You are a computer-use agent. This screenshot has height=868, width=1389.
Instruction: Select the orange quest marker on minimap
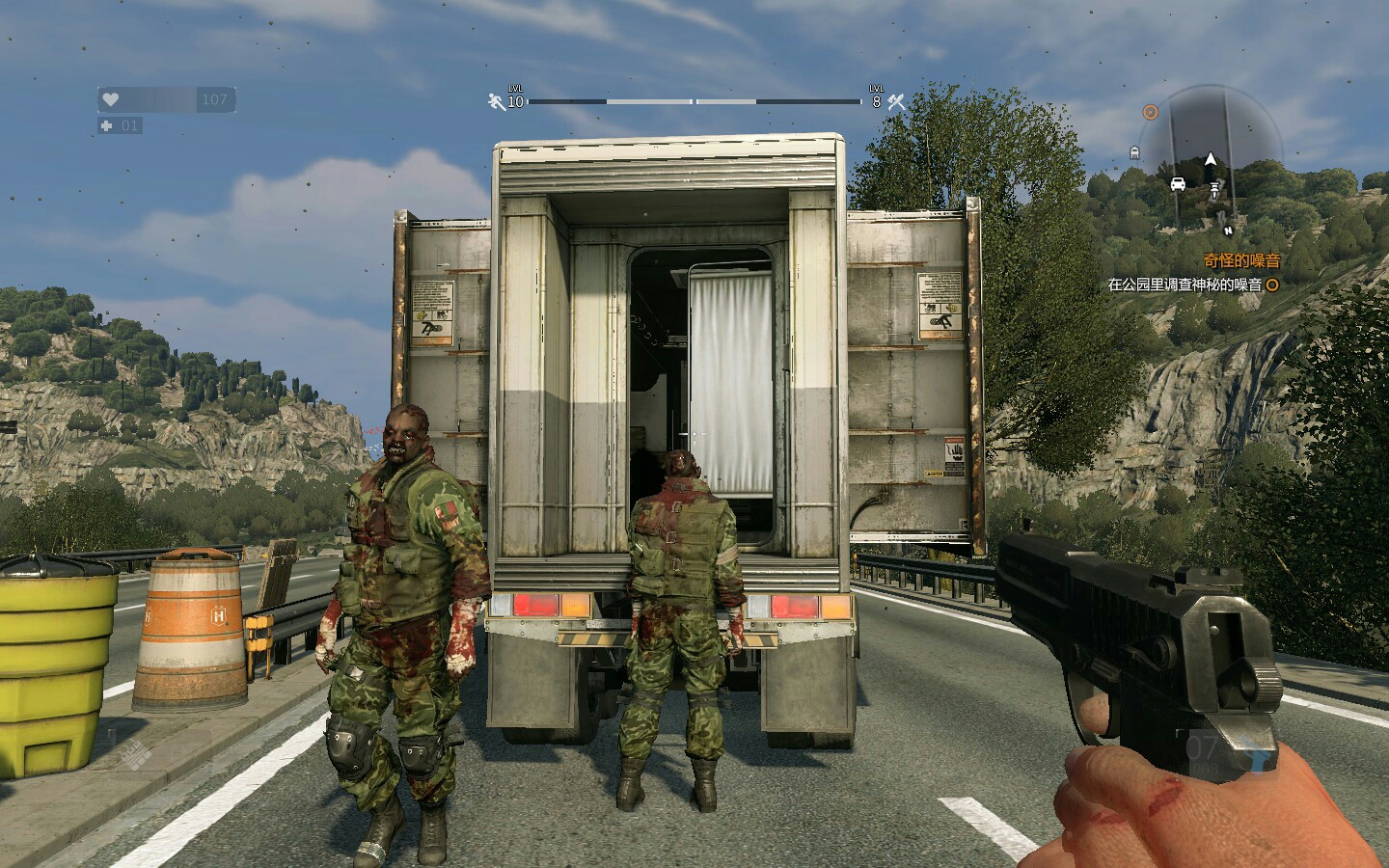pos(1150,112)
